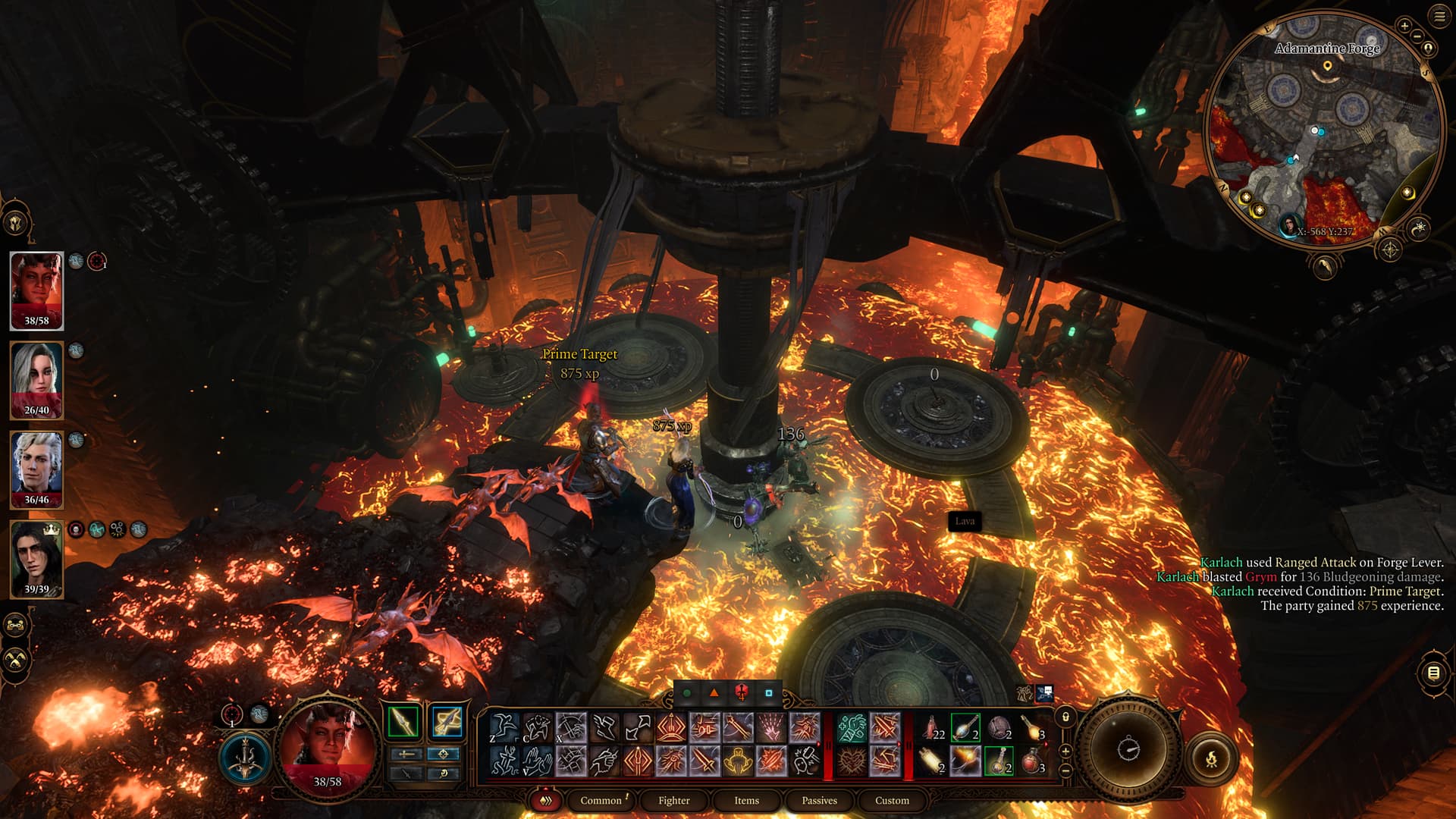Viewport: 1456px width, 819px height.
Task: Select the green-bordered melee weapon slot
Action: click(403, 721)
